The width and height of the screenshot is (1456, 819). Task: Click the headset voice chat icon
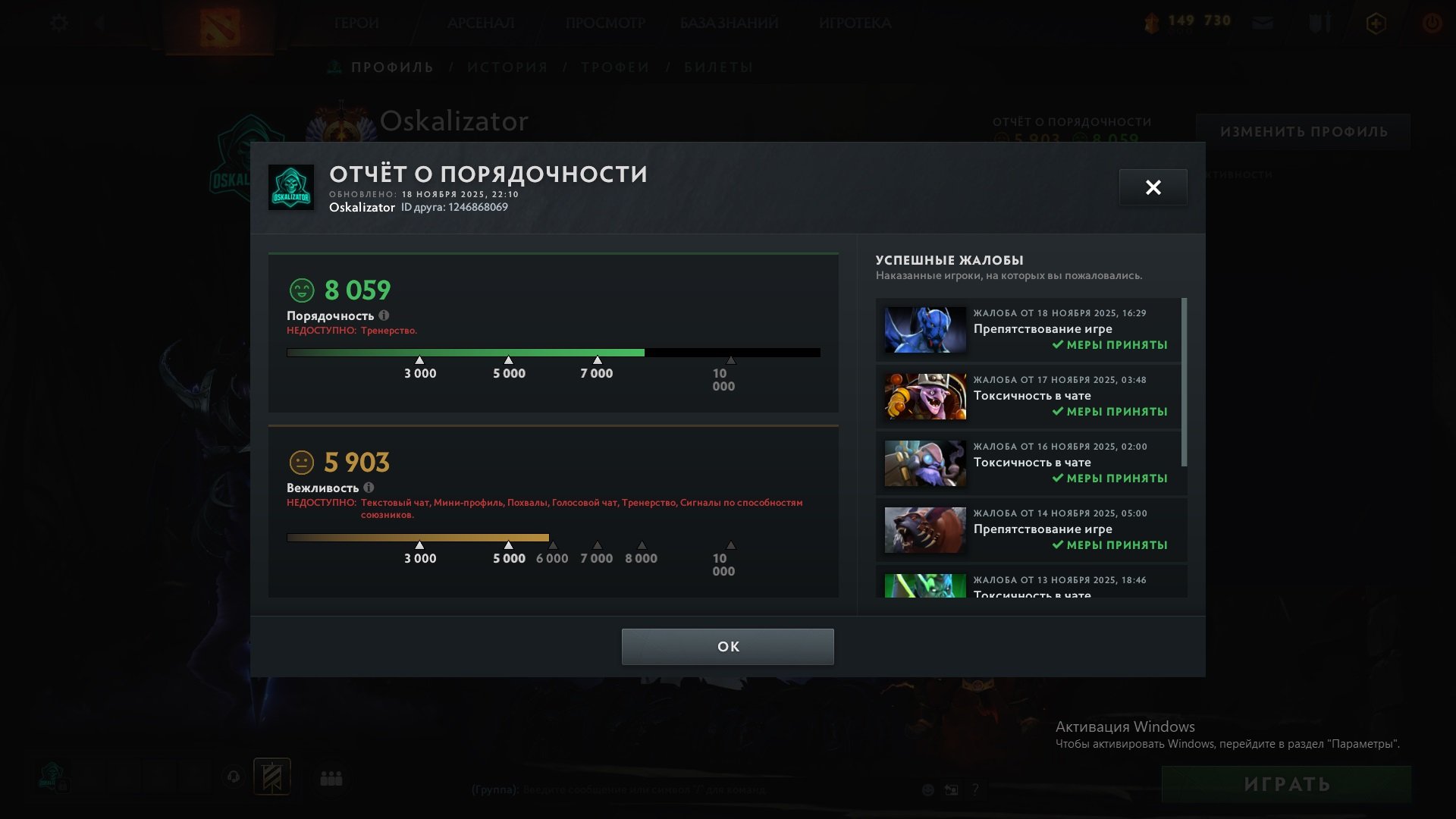233,777
